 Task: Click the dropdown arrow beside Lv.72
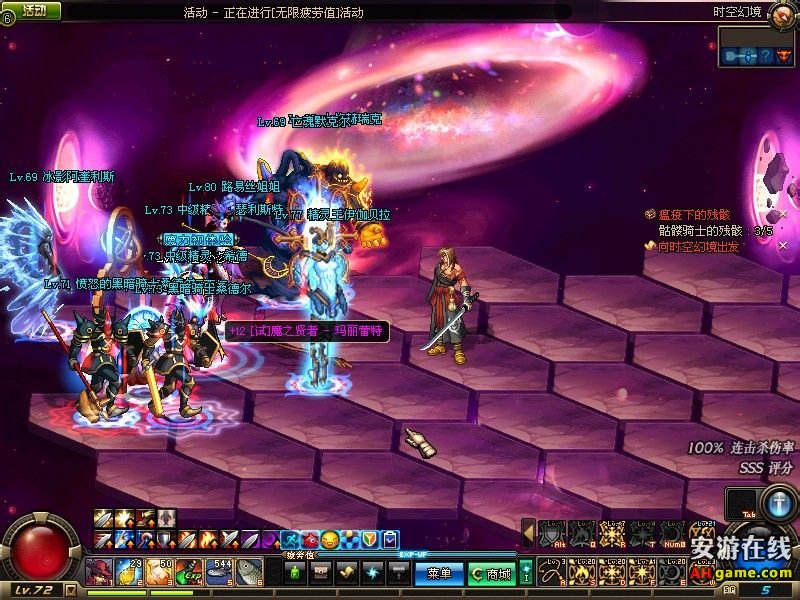[70, 591]
